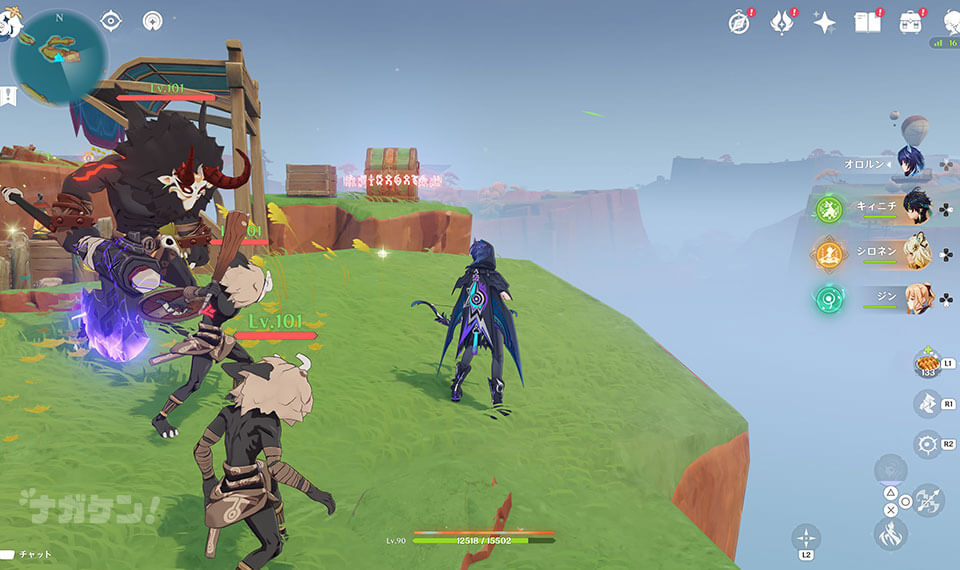Open the compass events icon
Screen dimensions: 960x570
click(x=739, y=22)
